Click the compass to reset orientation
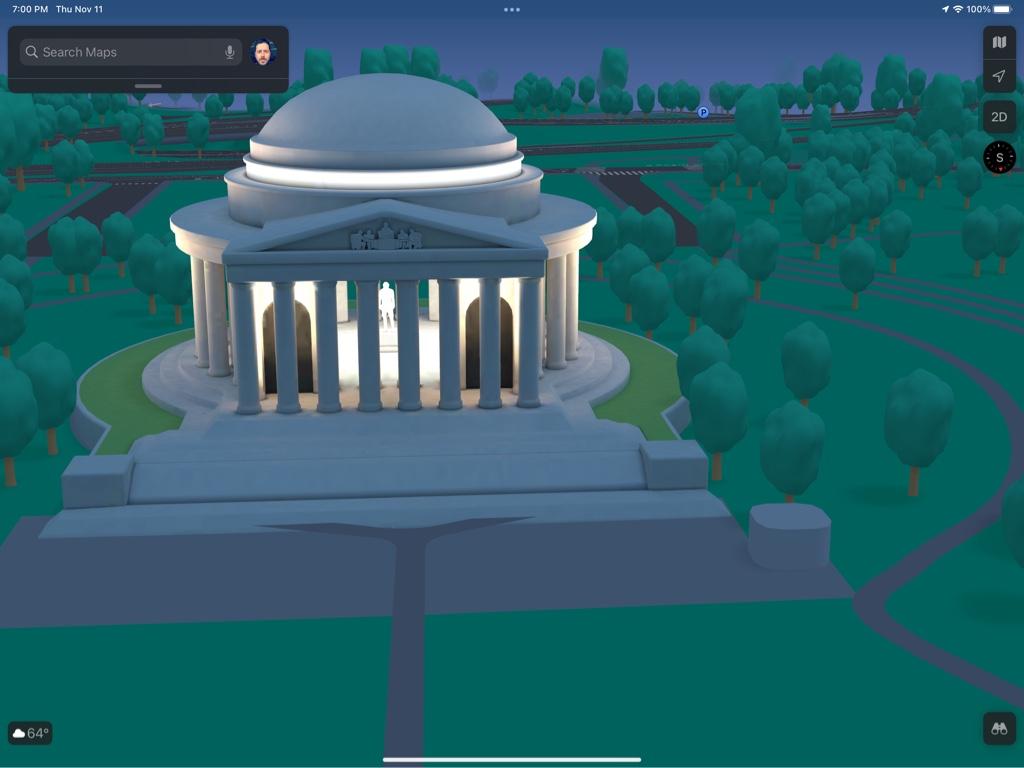 pyautogui.click(x=999, y=157)
